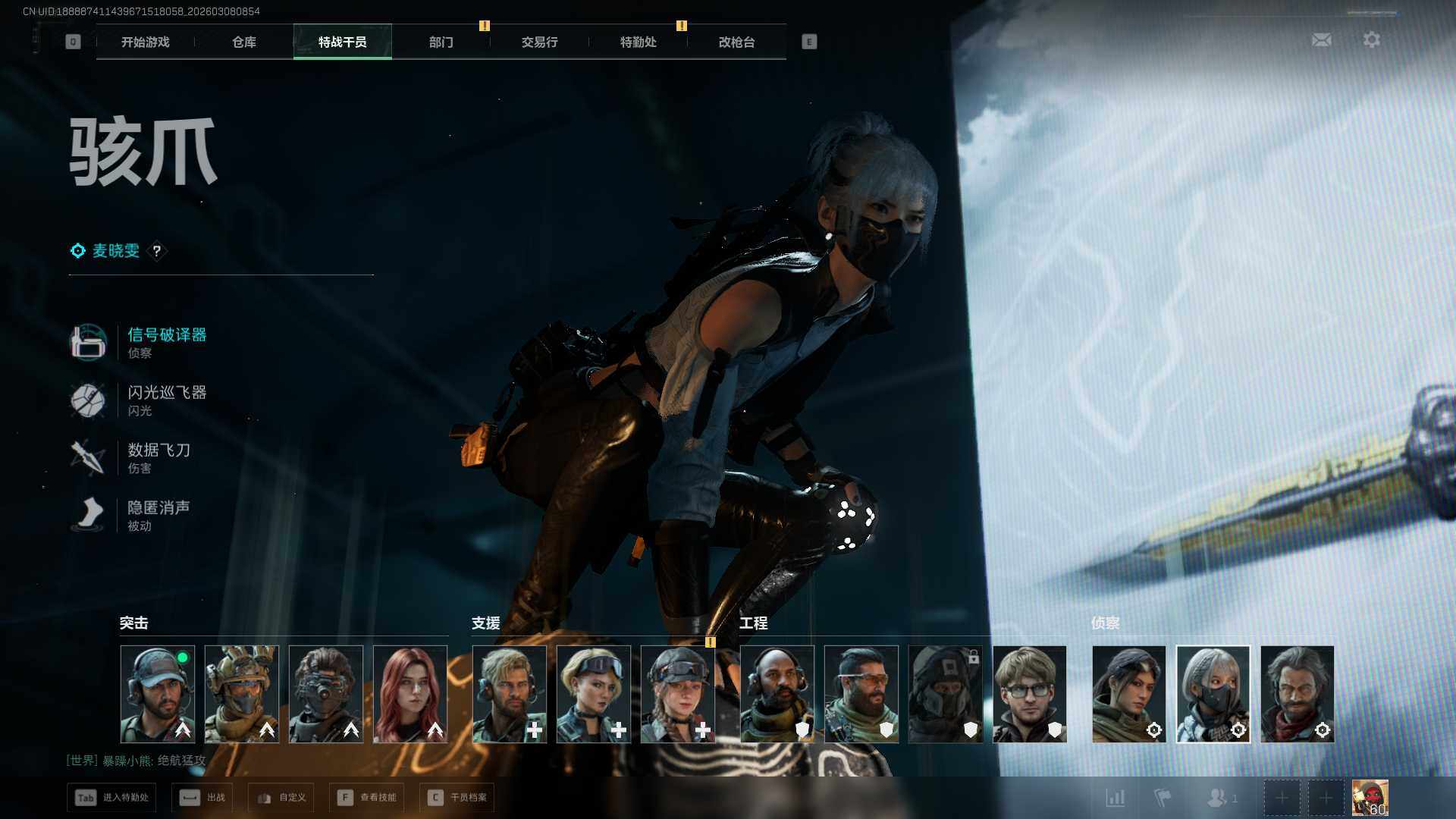The height and width of the screenshot is (819, 1456).
Task: Click the 出战 deploy button
Action: tap(202, 798)
